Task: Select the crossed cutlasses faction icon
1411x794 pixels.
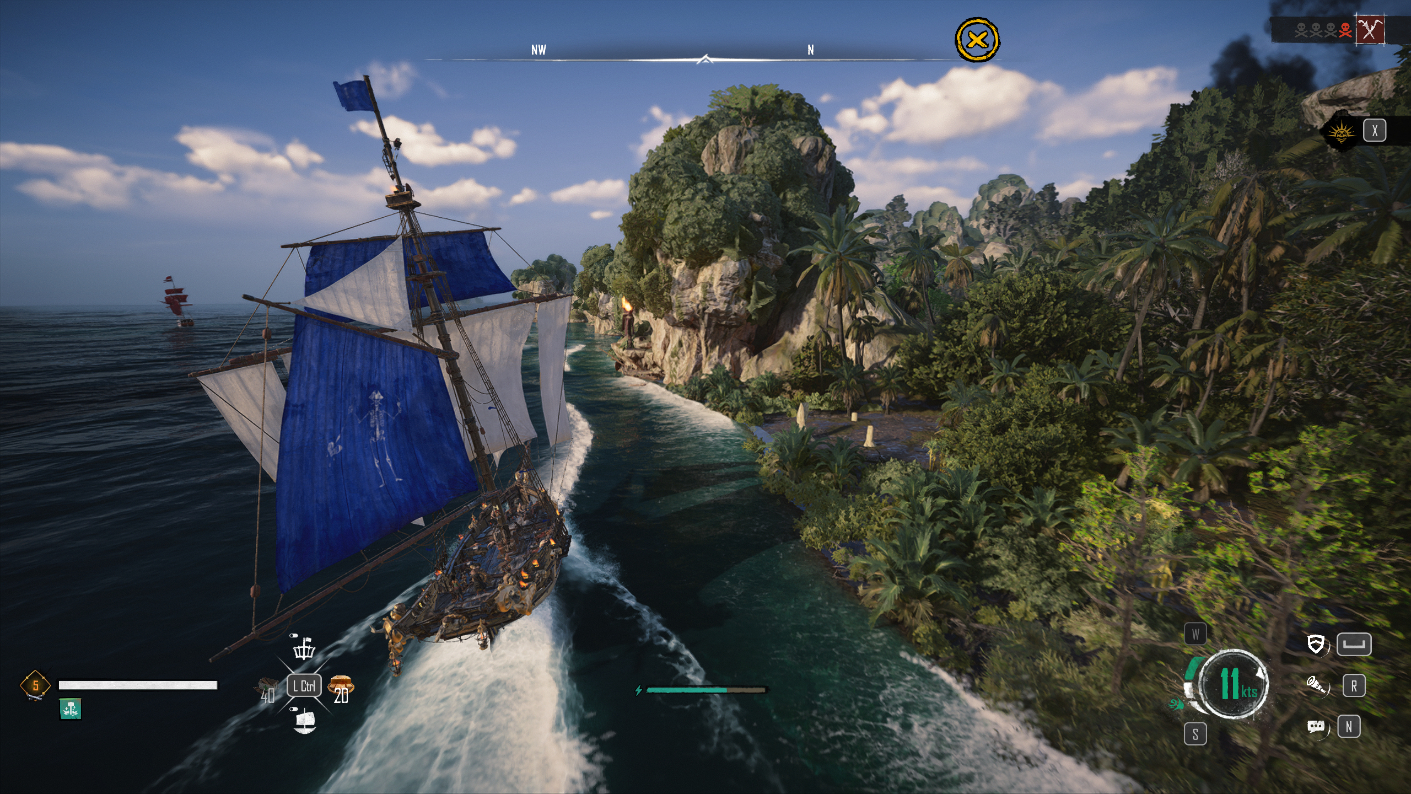Action: click(x=1370, y=30)
